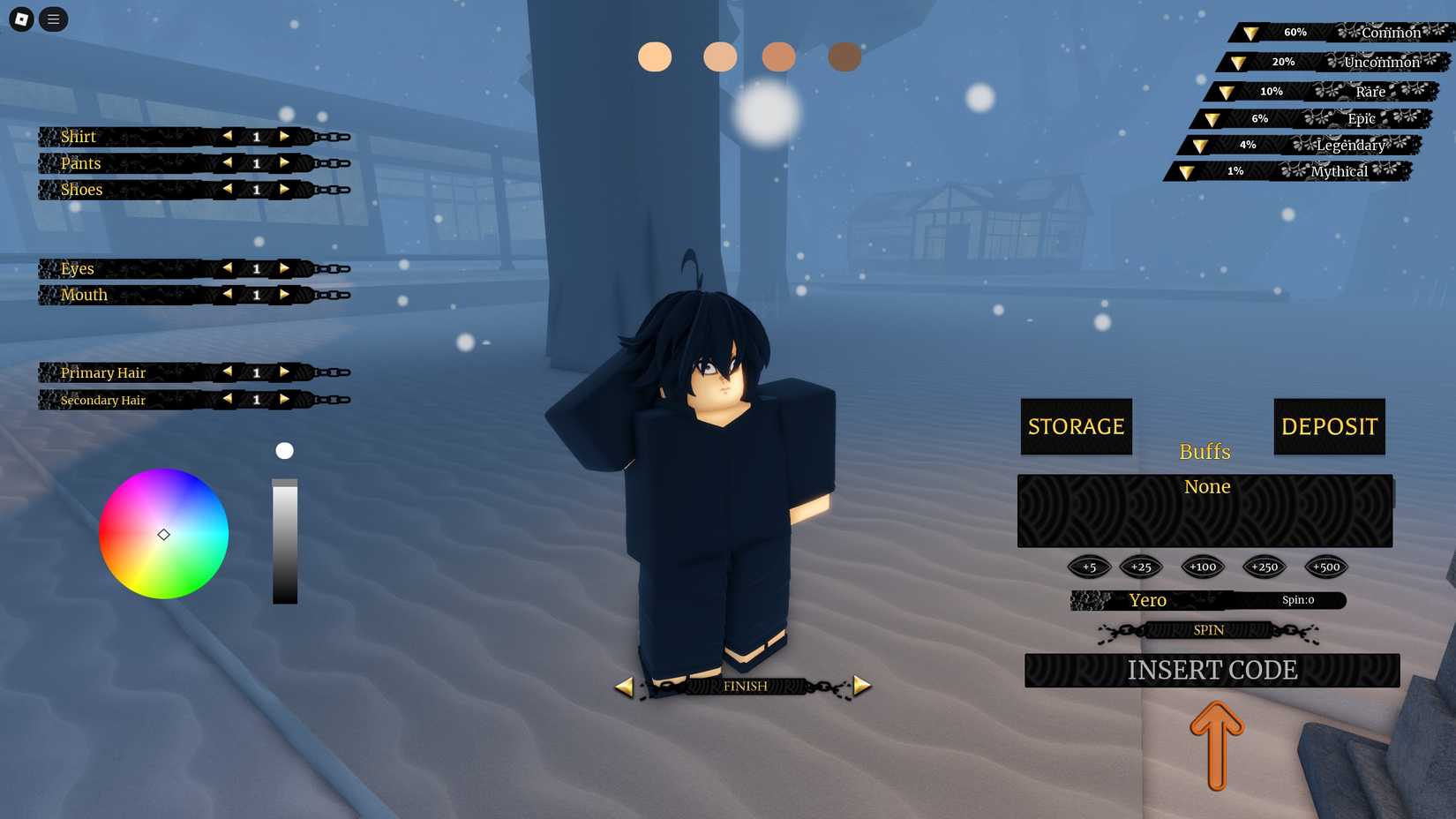Click the gold arrow on the Epic rarity bar

tap(1212, 118)
